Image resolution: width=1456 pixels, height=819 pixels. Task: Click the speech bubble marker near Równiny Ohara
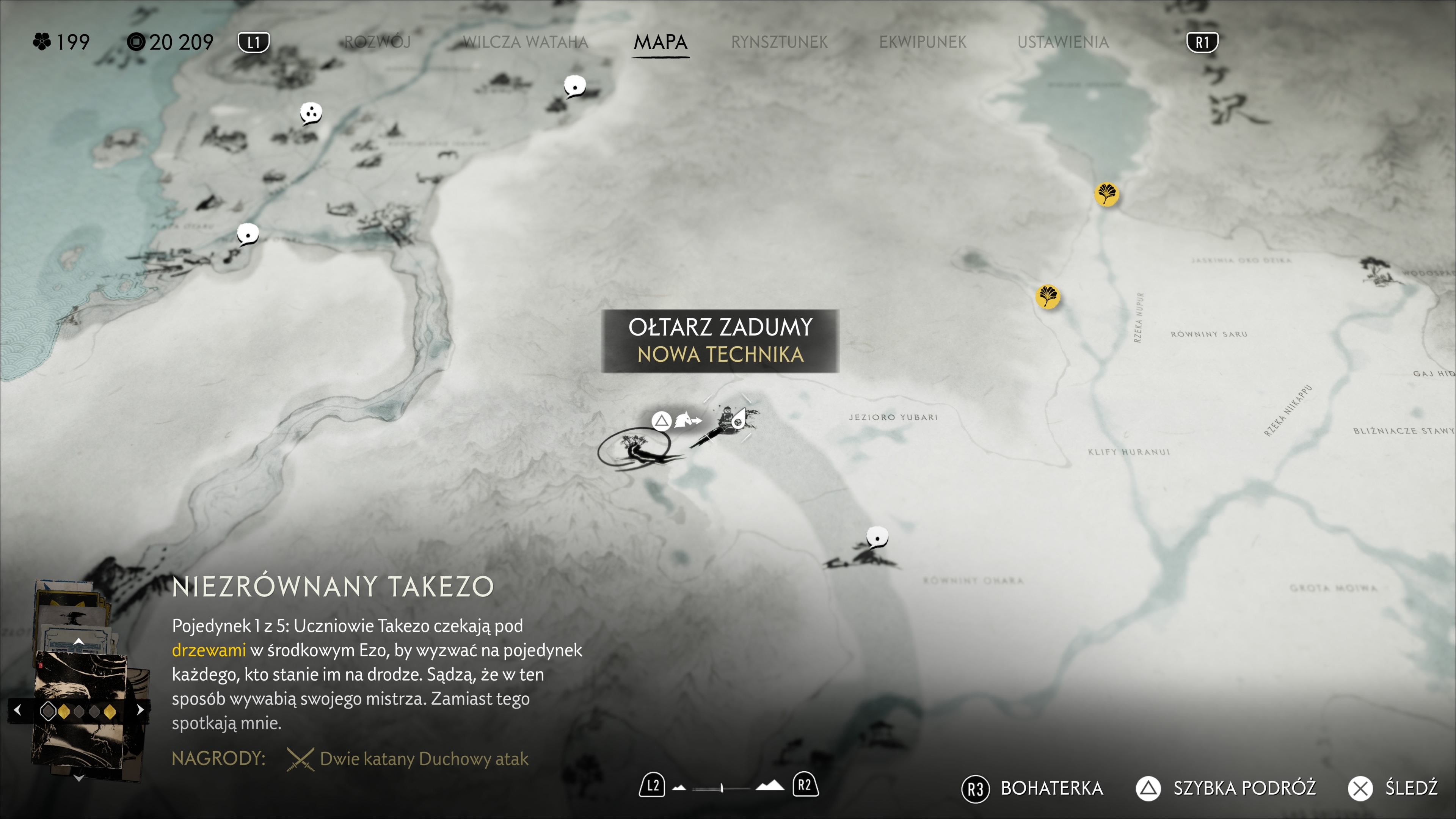[877, 537]
